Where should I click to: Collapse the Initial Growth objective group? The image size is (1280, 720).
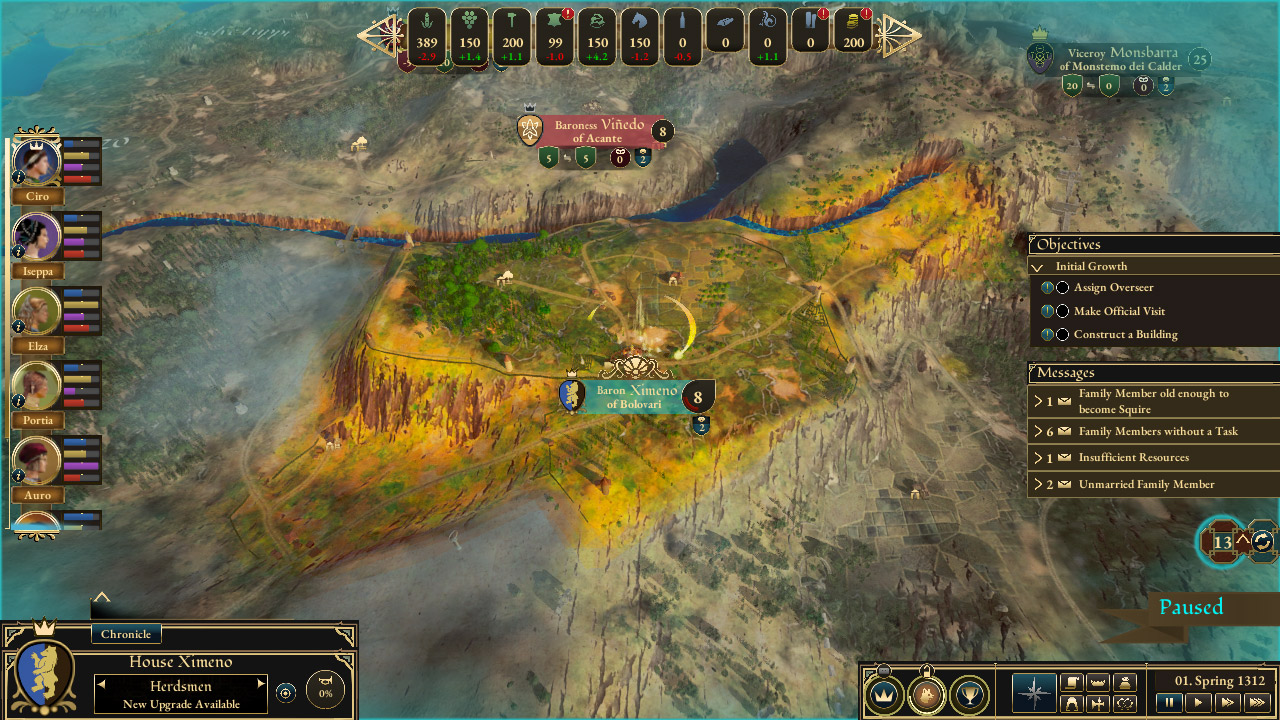(x=1038, y=267)
